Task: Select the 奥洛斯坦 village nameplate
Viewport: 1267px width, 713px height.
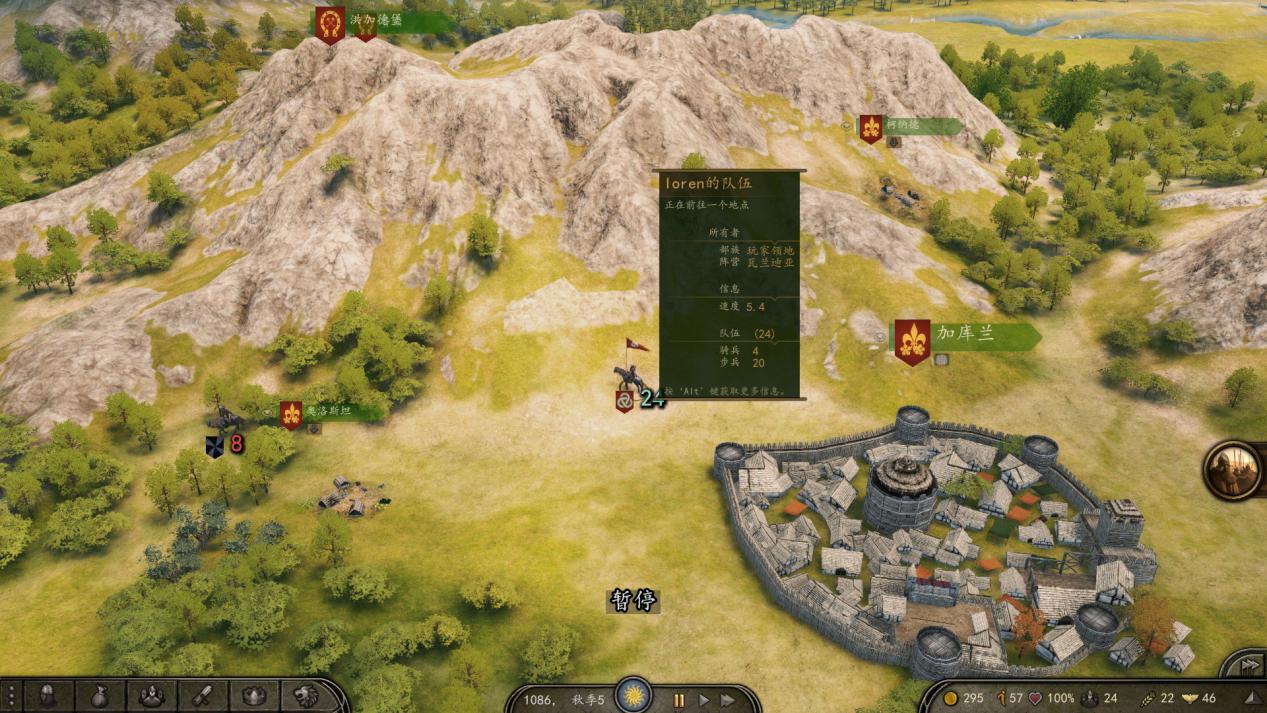Action: pyautogui.click(x=330, y=411)
